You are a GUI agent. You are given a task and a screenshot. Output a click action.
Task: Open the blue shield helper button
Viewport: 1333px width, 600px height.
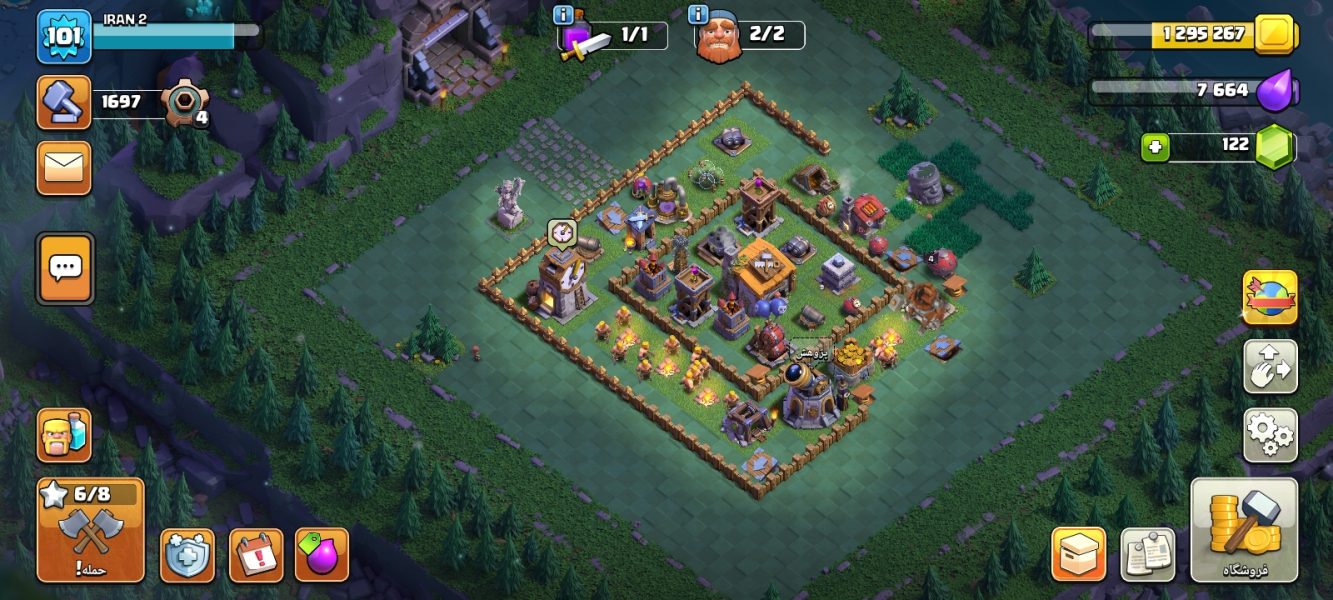[x=187, y=555]
